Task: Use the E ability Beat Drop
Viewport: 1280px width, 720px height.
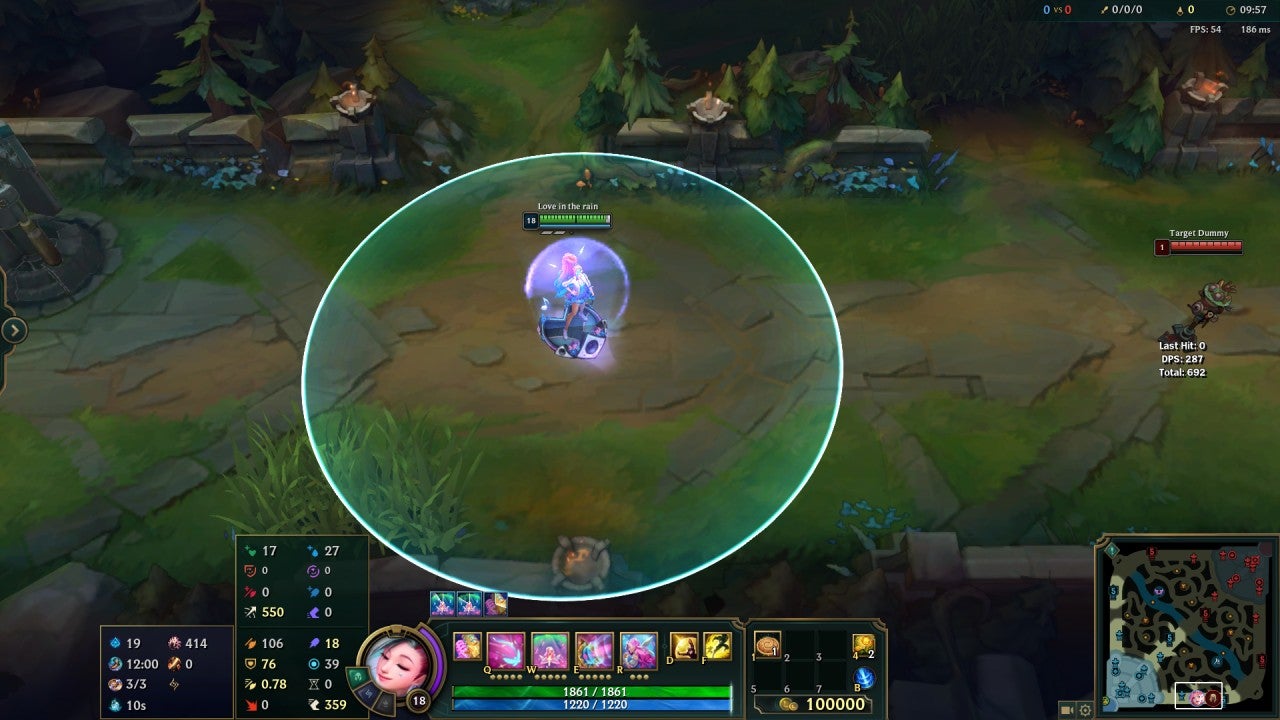Action: click(x=594, y=651)
